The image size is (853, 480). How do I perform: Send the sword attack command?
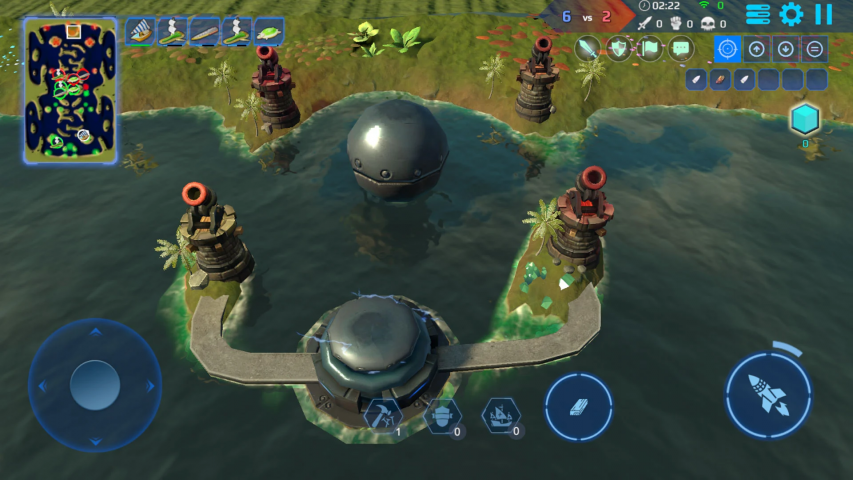pos(588,48)
